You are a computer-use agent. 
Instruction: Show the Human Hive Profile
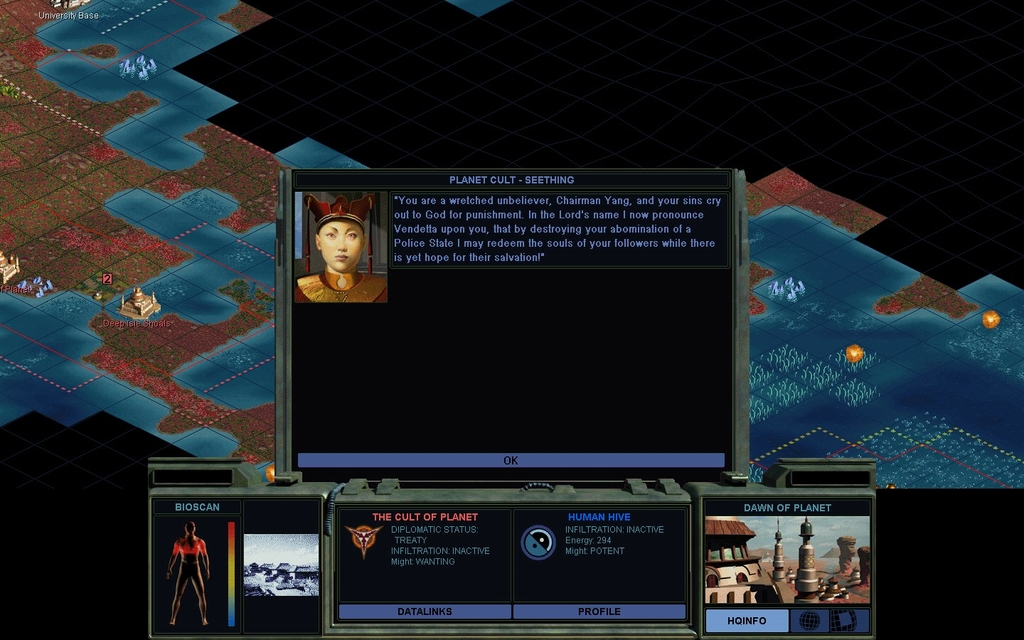599,611
